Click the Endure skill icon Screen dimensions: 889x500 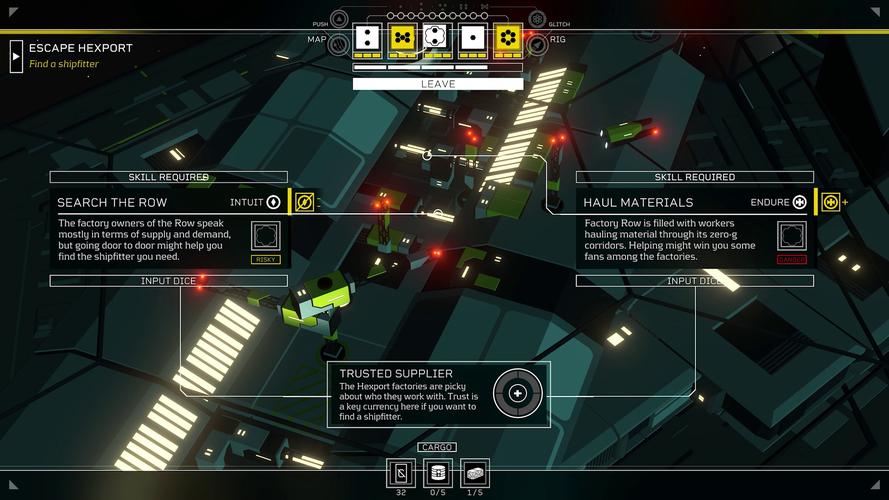tap(799, 202)
